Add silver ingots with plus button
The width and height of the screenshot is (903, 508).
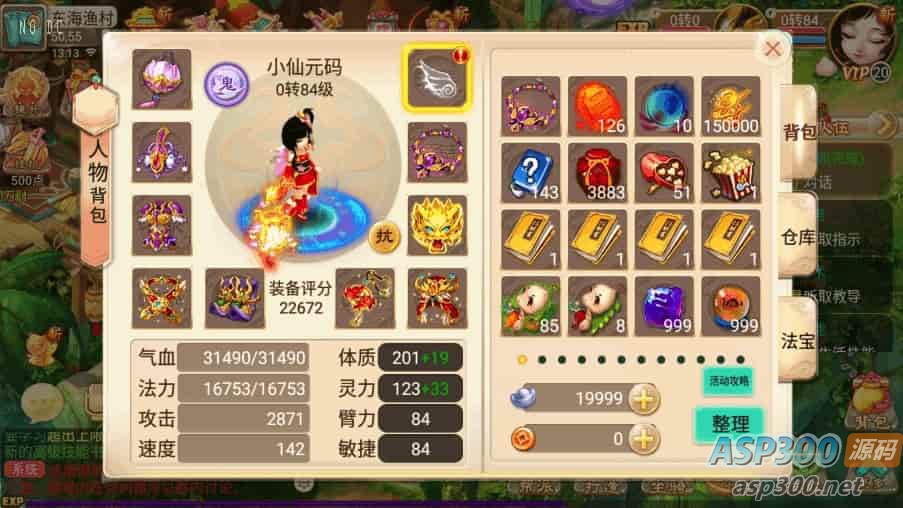click(x=645, y=399)
